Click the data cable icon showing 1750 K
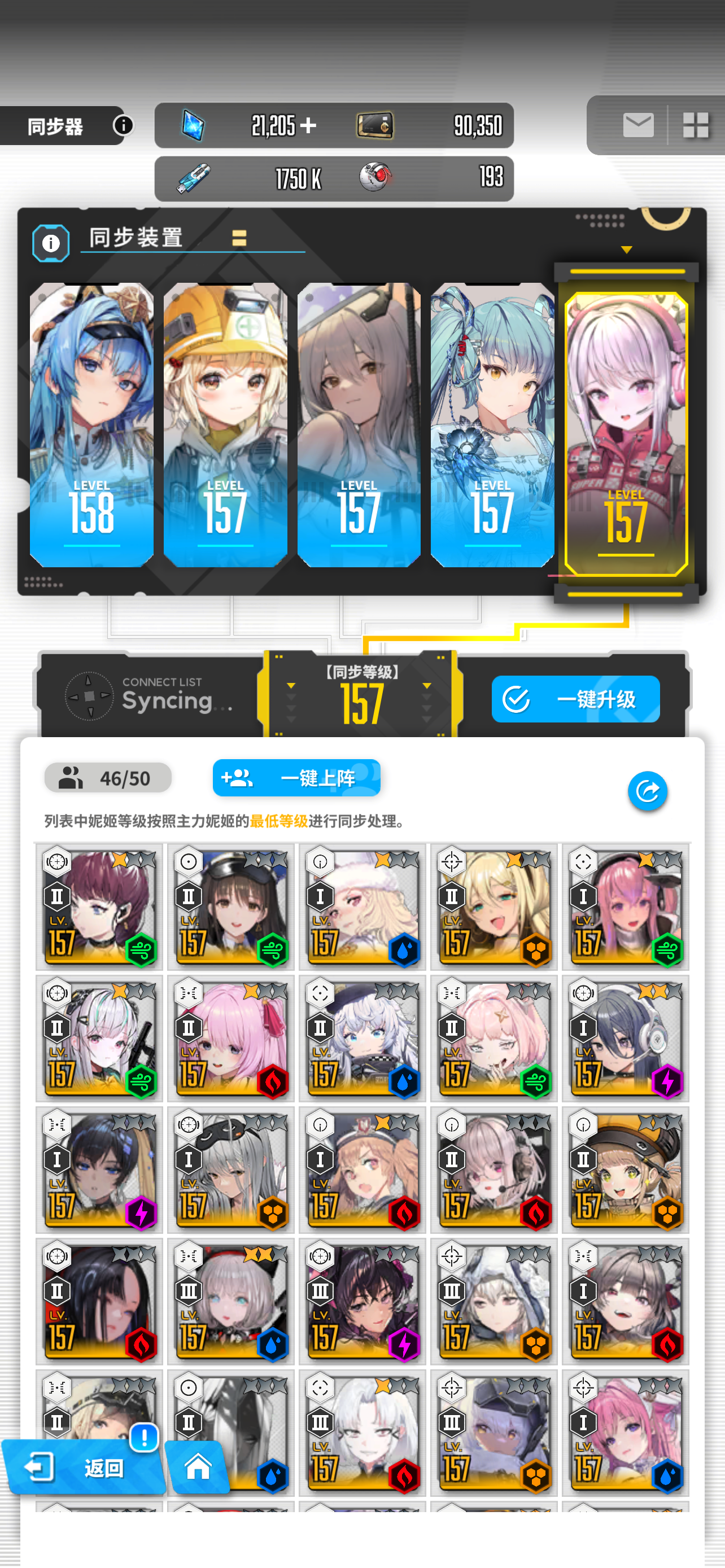 [194, 177]
